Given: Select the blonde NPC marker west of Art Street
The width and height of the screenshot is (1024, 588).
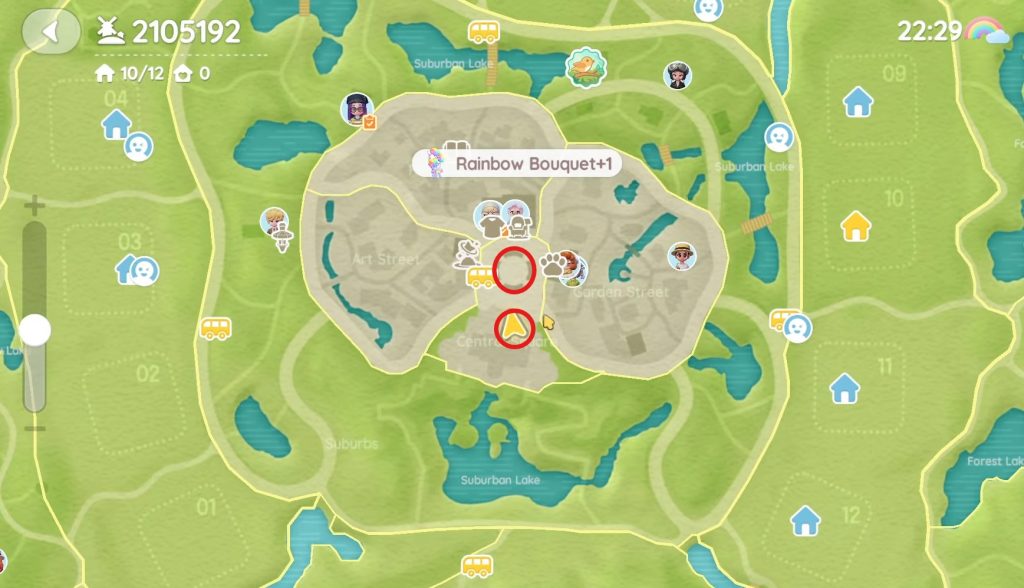Looking at the screenshot, I should [275, 222].
